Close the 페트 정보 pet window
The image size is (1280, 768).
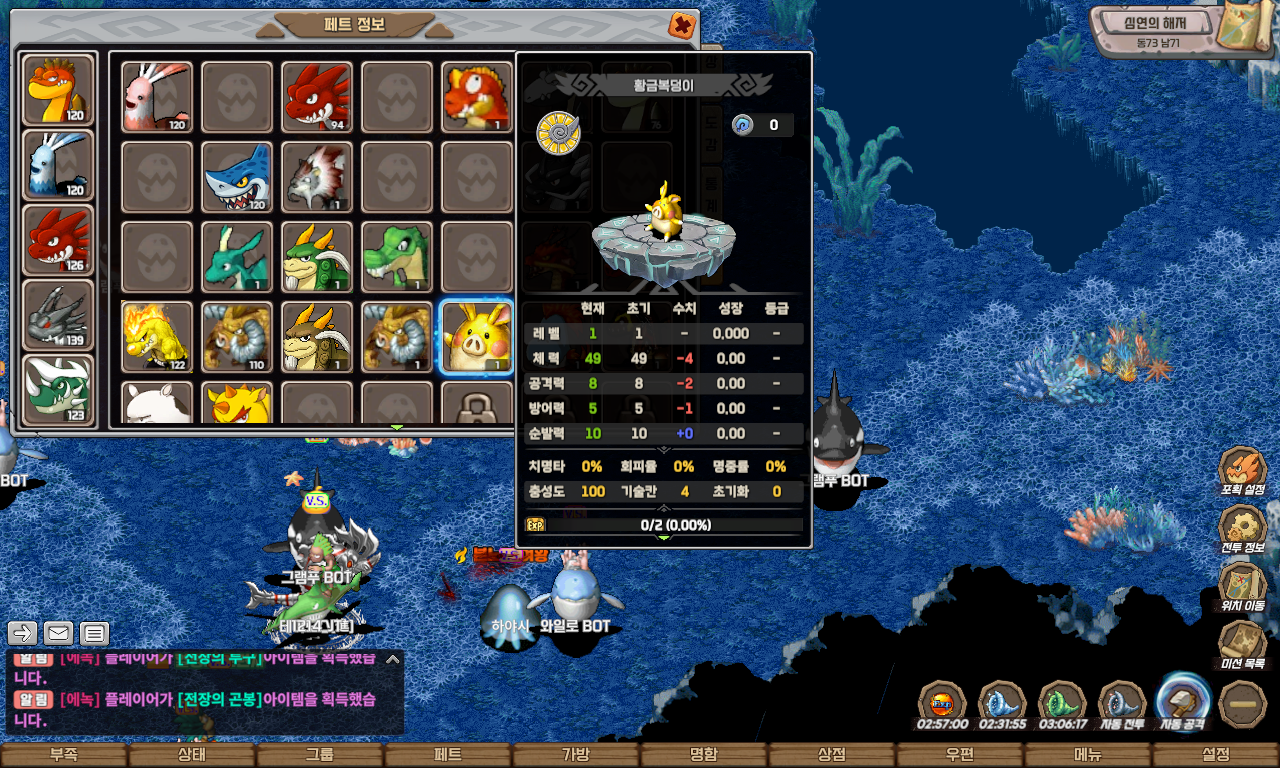tap(681, 25)
